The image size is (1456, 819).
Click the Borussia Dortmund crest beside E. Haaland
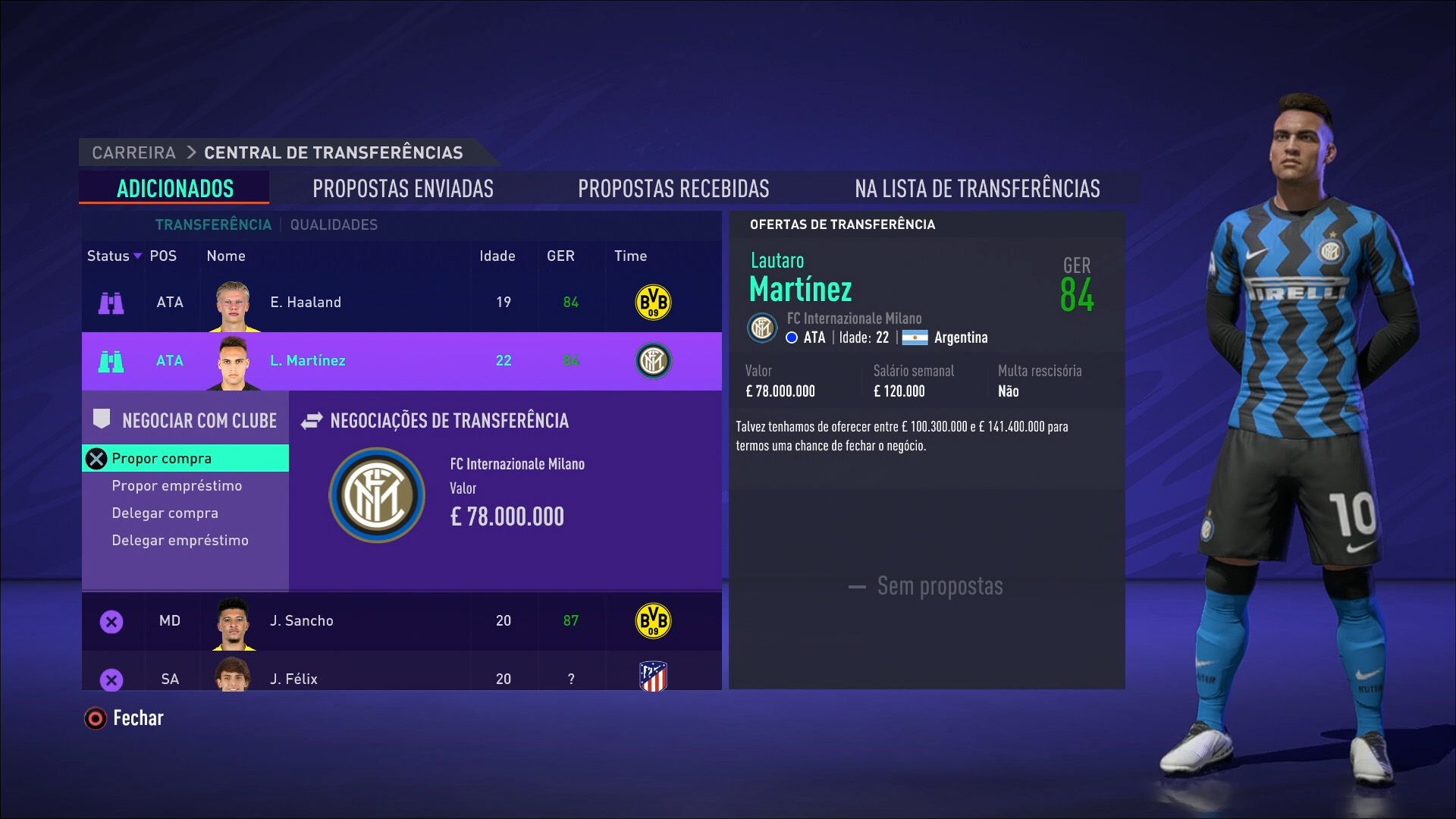(652, 302)
